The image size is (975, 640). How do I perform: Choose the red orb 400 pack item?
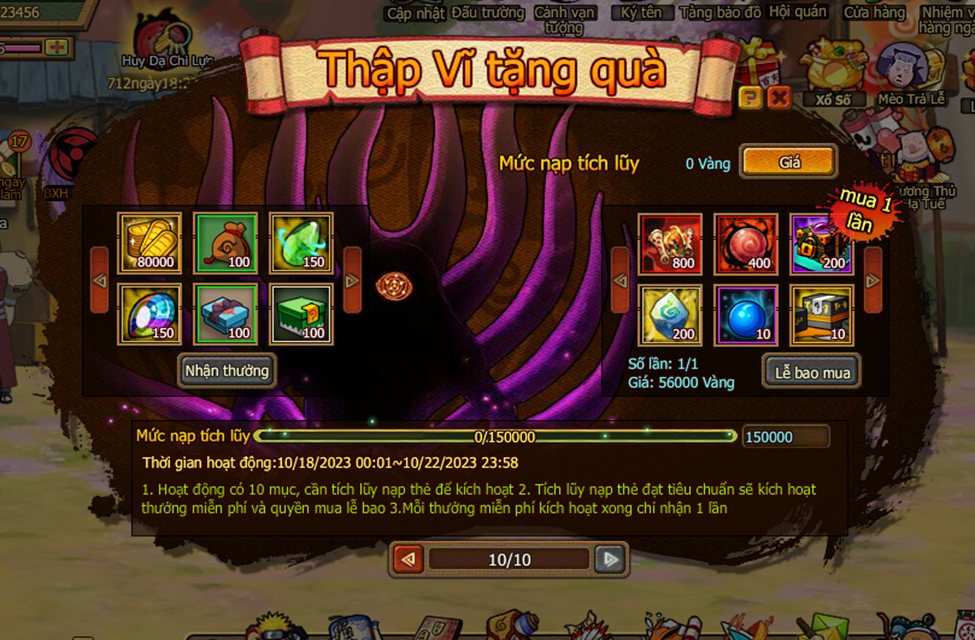tap(746, 244)
